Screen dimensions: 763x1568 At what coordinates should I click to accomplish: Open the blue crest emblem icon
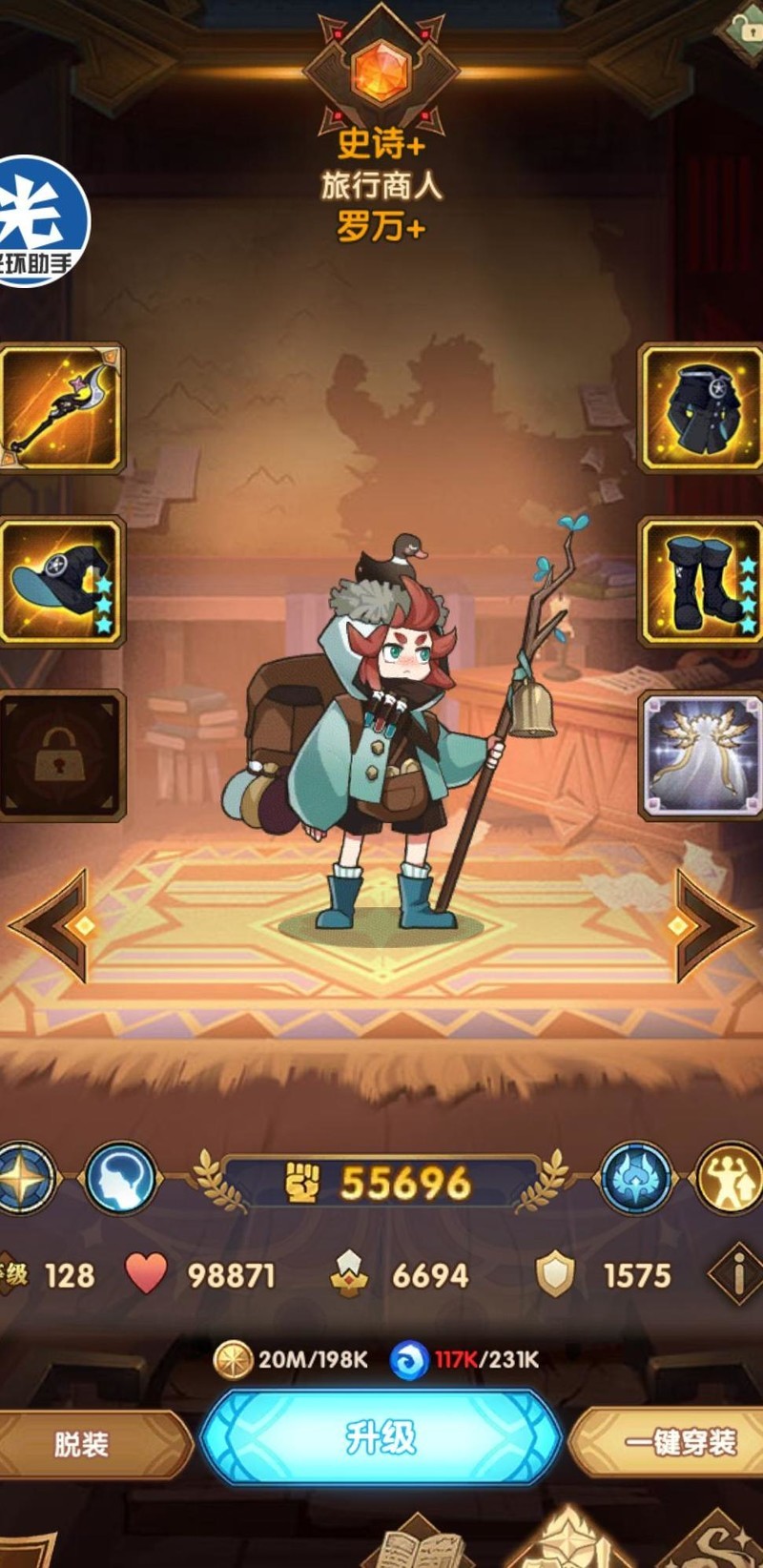click(636, 1180)
